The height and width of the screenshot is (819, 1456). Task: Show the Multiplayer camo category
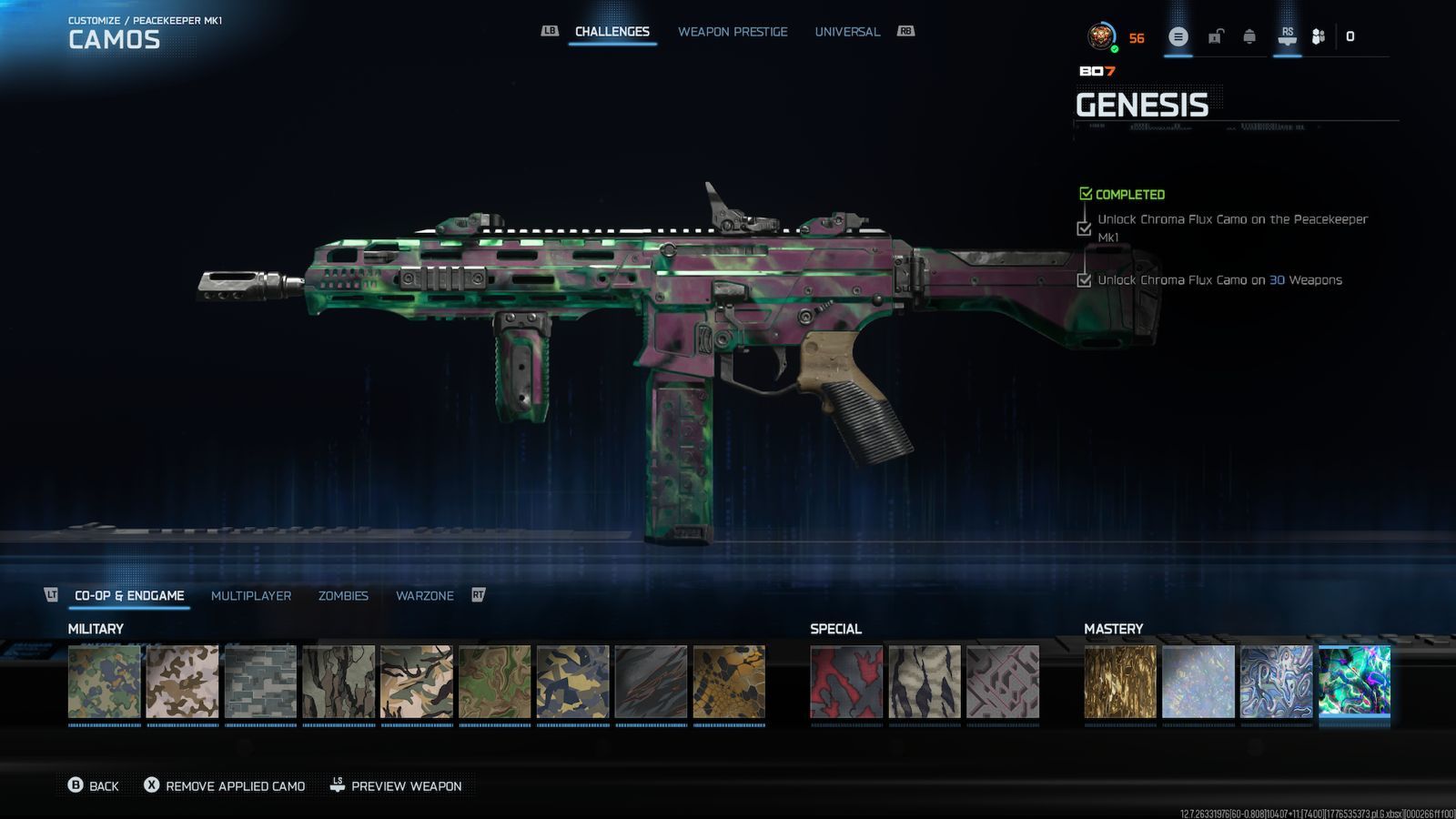click(251, 596)
